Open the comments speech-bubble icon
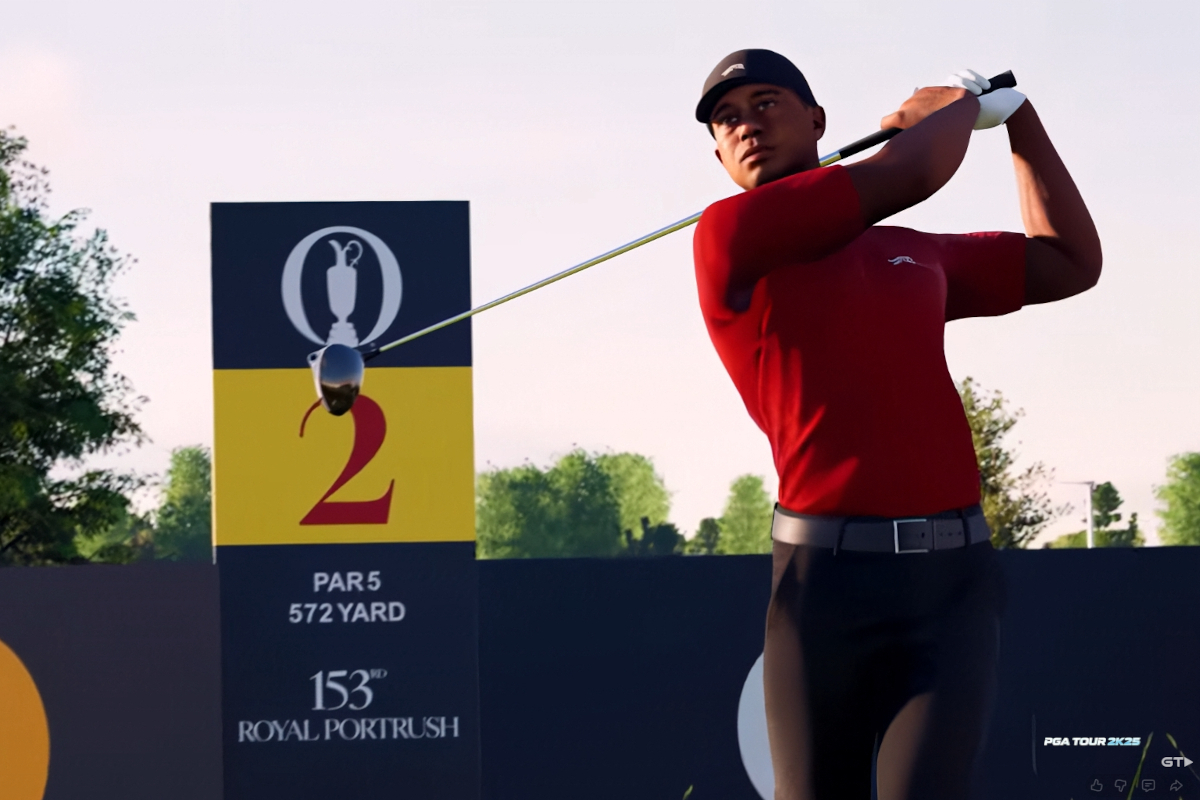Screen dimensions: 1200x800 [x=1148, y=785]
